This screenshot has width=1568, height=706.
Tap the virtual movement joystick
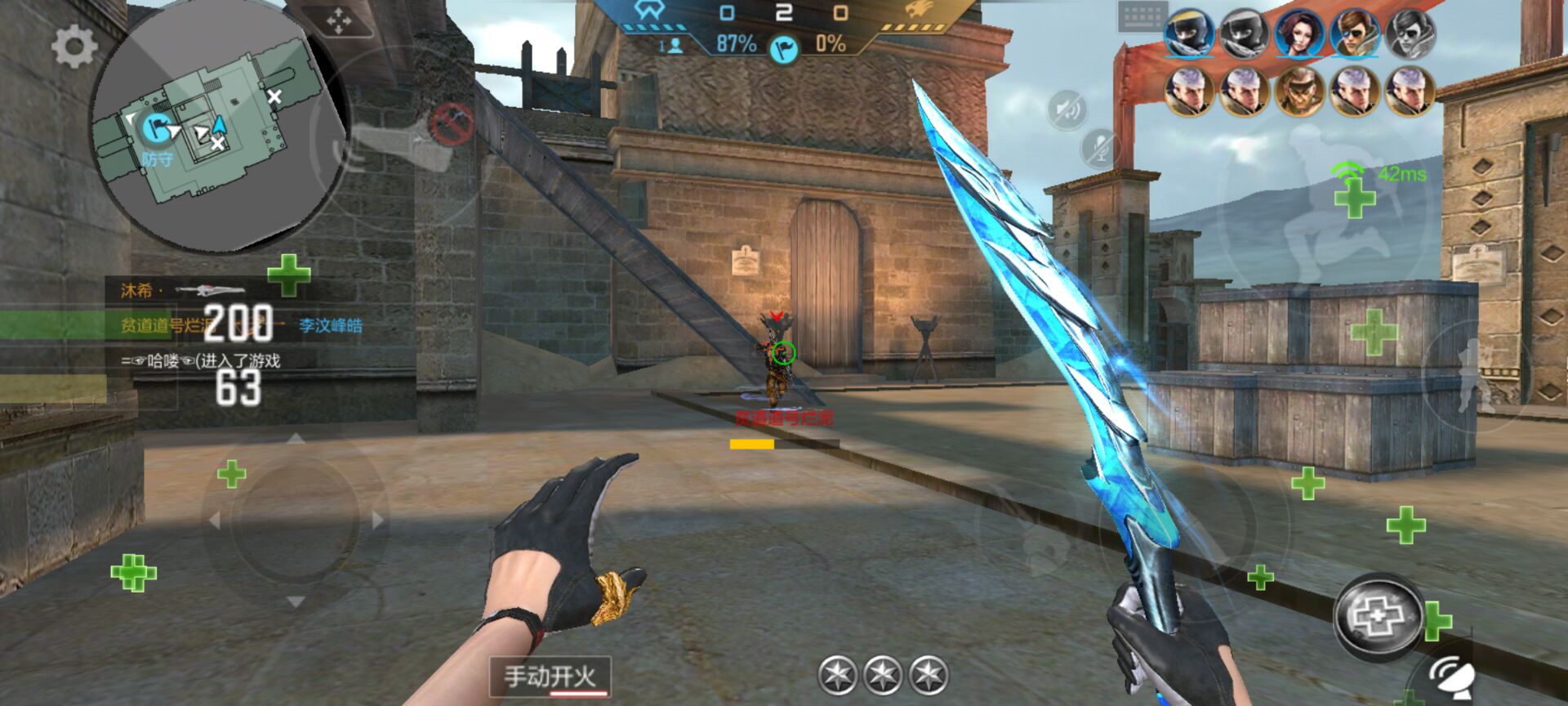coord(295,520)
